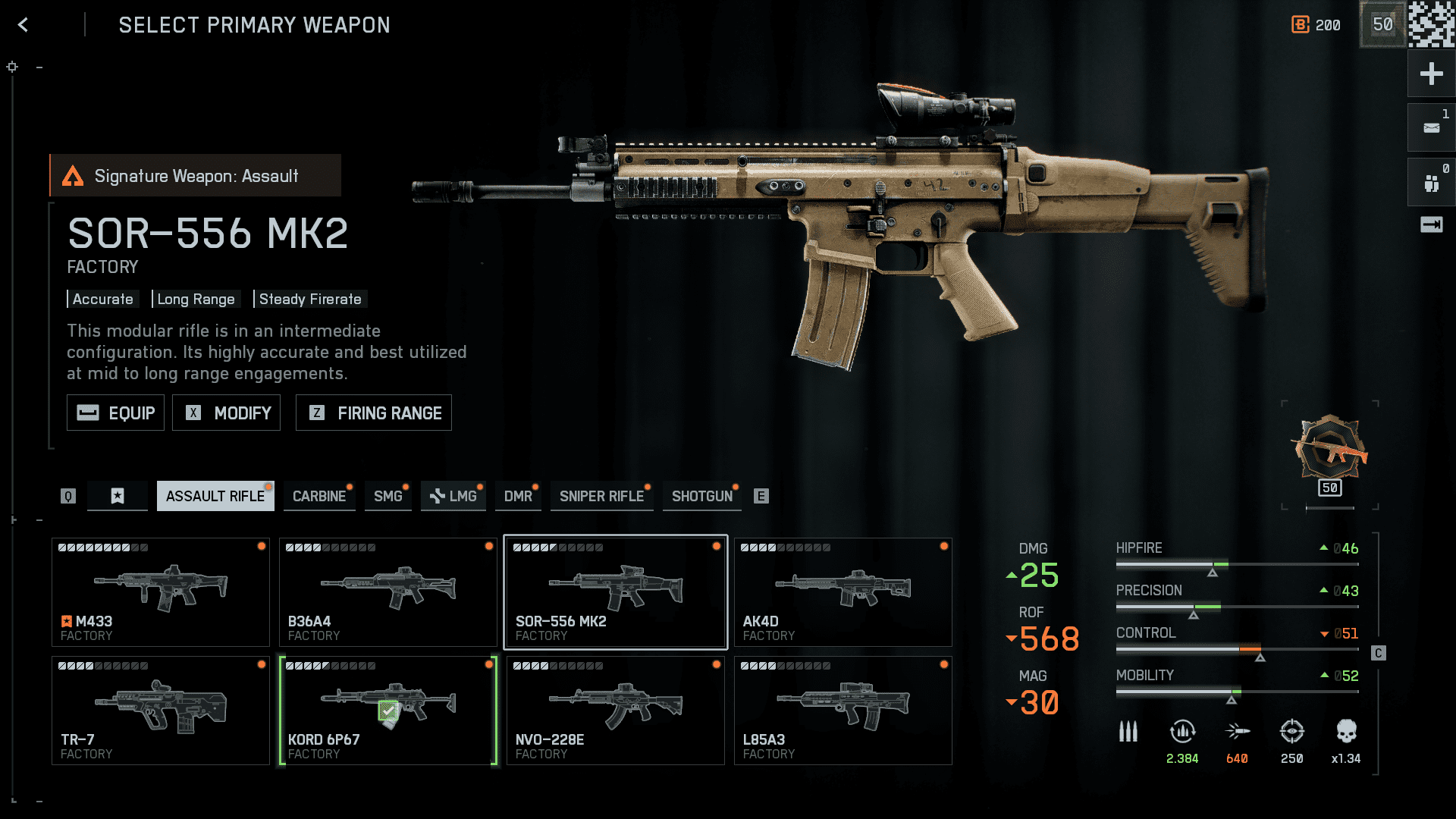1456x819 pixels.
Task: Pick the AK4D weapon tile
Action: coord(843,592)
